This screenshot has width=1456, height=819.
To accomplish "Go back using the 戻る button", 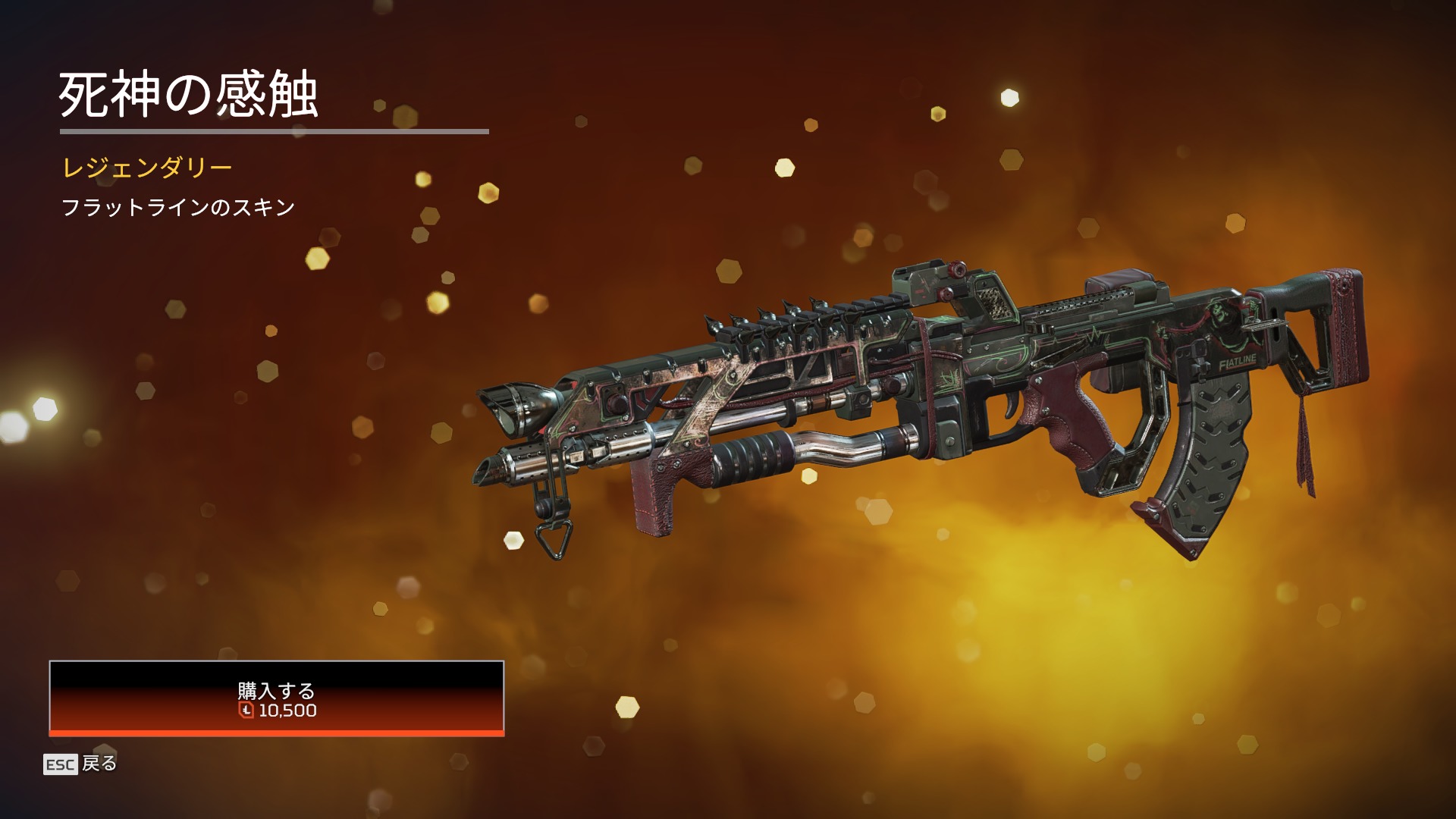I will click(x=81, y=764).
